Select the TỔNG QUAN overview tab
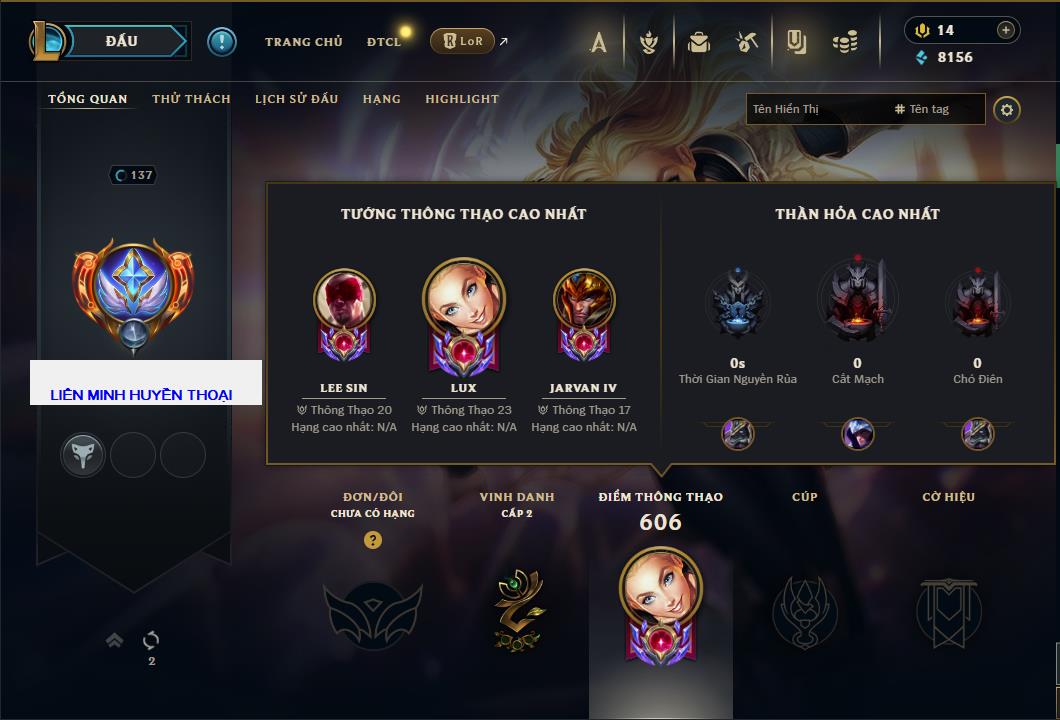 (88, 99)
